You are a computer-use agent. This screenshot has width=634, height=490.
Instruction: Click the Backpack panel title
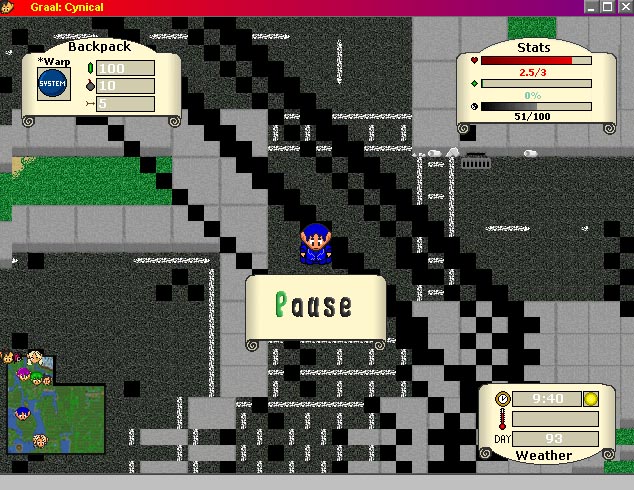tap(99, 46)
